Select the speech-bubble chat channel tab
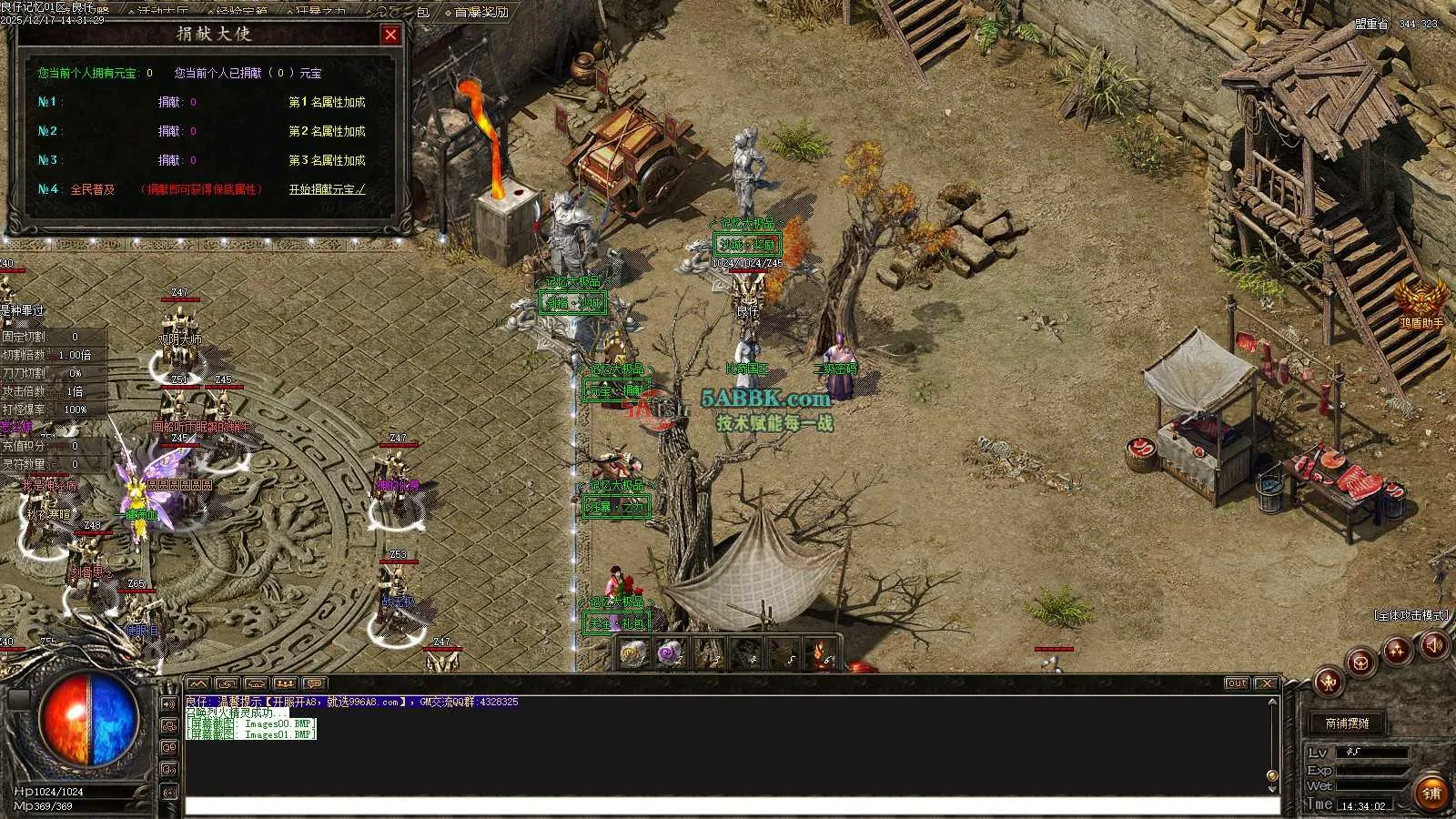The width and height of the screenshot is (1456, 819). click(x=315, y=683)
